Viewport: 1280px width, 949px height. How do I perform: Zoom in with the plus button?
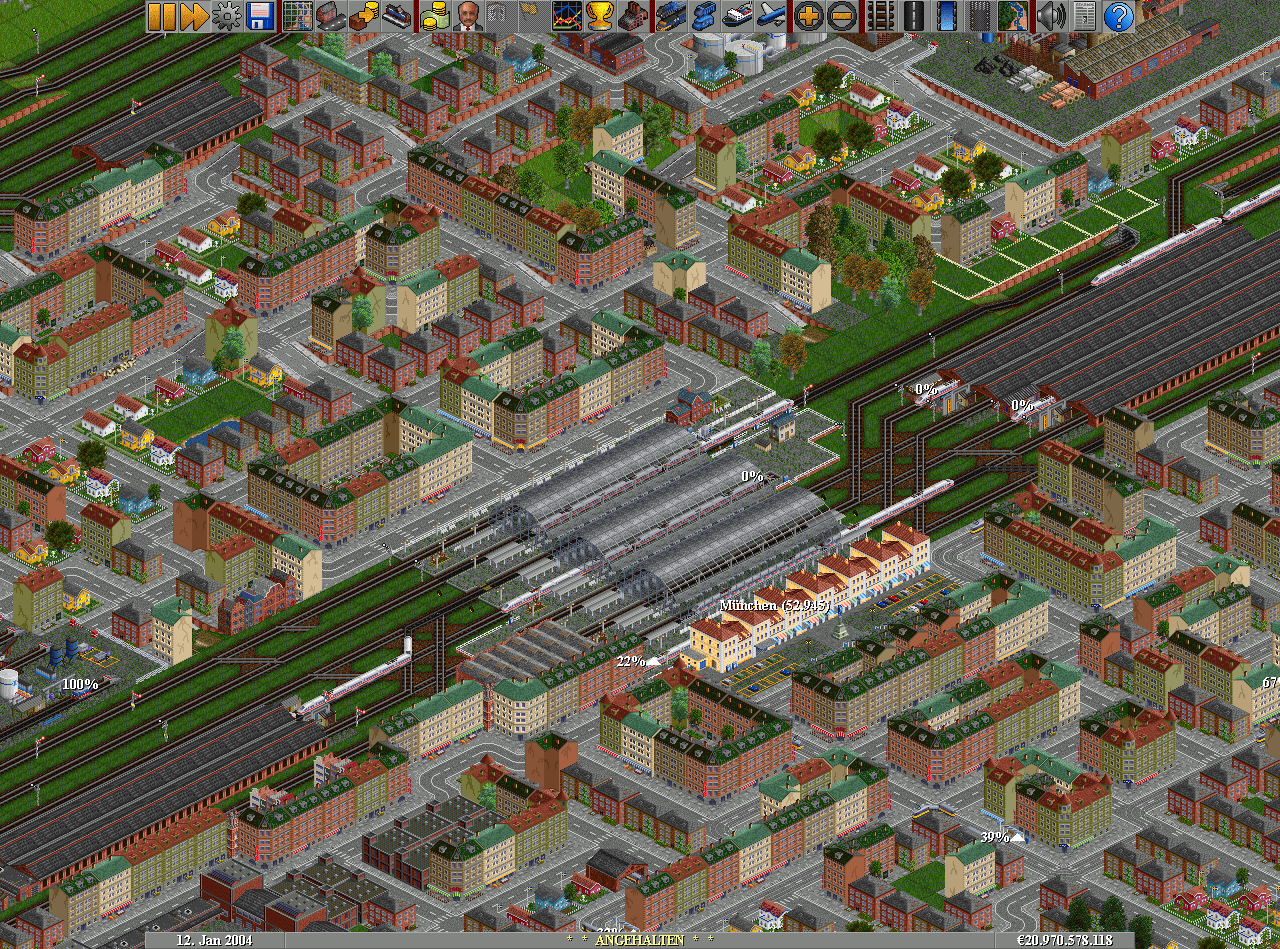pos(809,16)
